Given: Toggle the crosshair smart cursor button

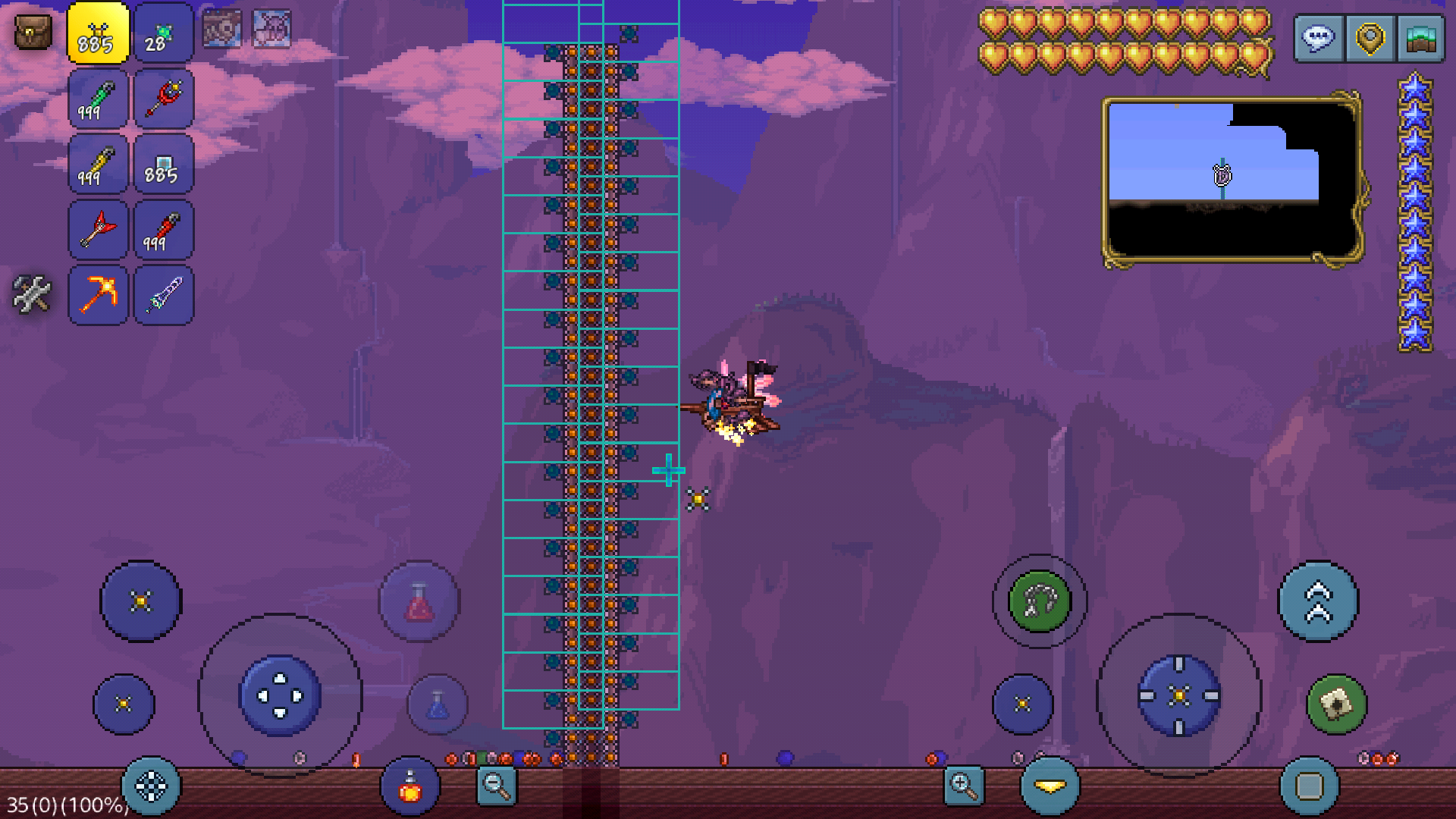Looking at the screenshot, I should coord(150,786).
